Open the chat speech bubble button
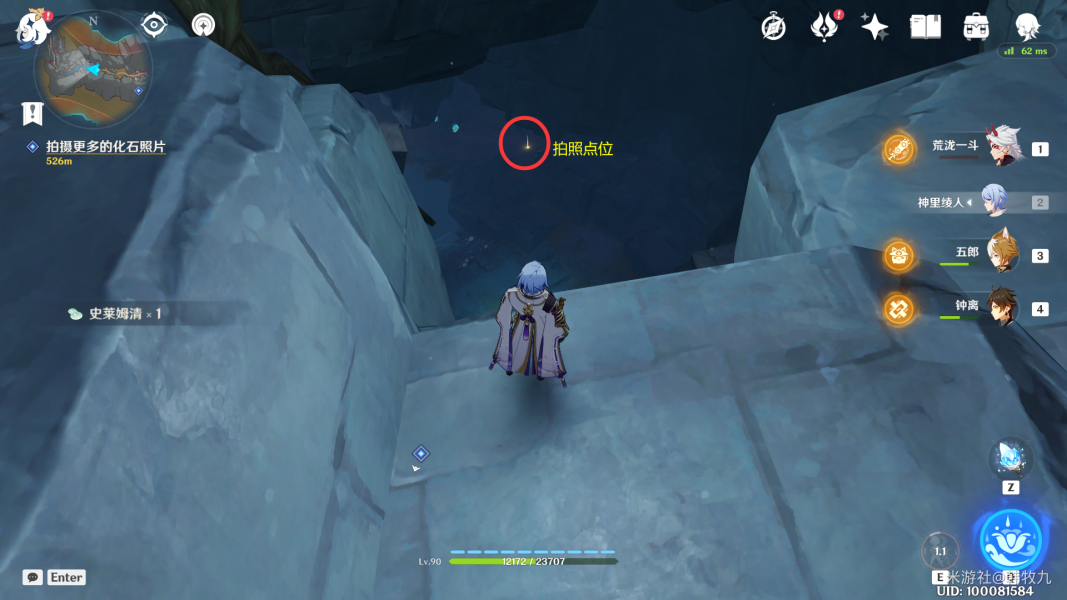The height and width of the screenshot is (600, 1067). 33,577
